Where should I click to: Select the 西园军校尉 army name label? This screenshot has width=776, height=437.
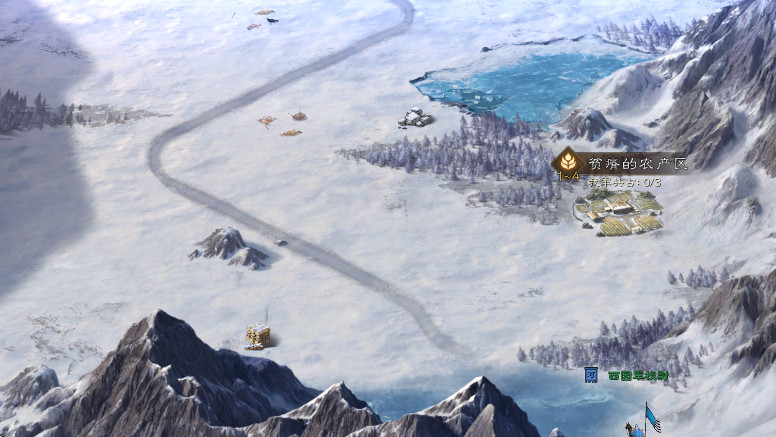pyautogui.click(x=638, y=375)
